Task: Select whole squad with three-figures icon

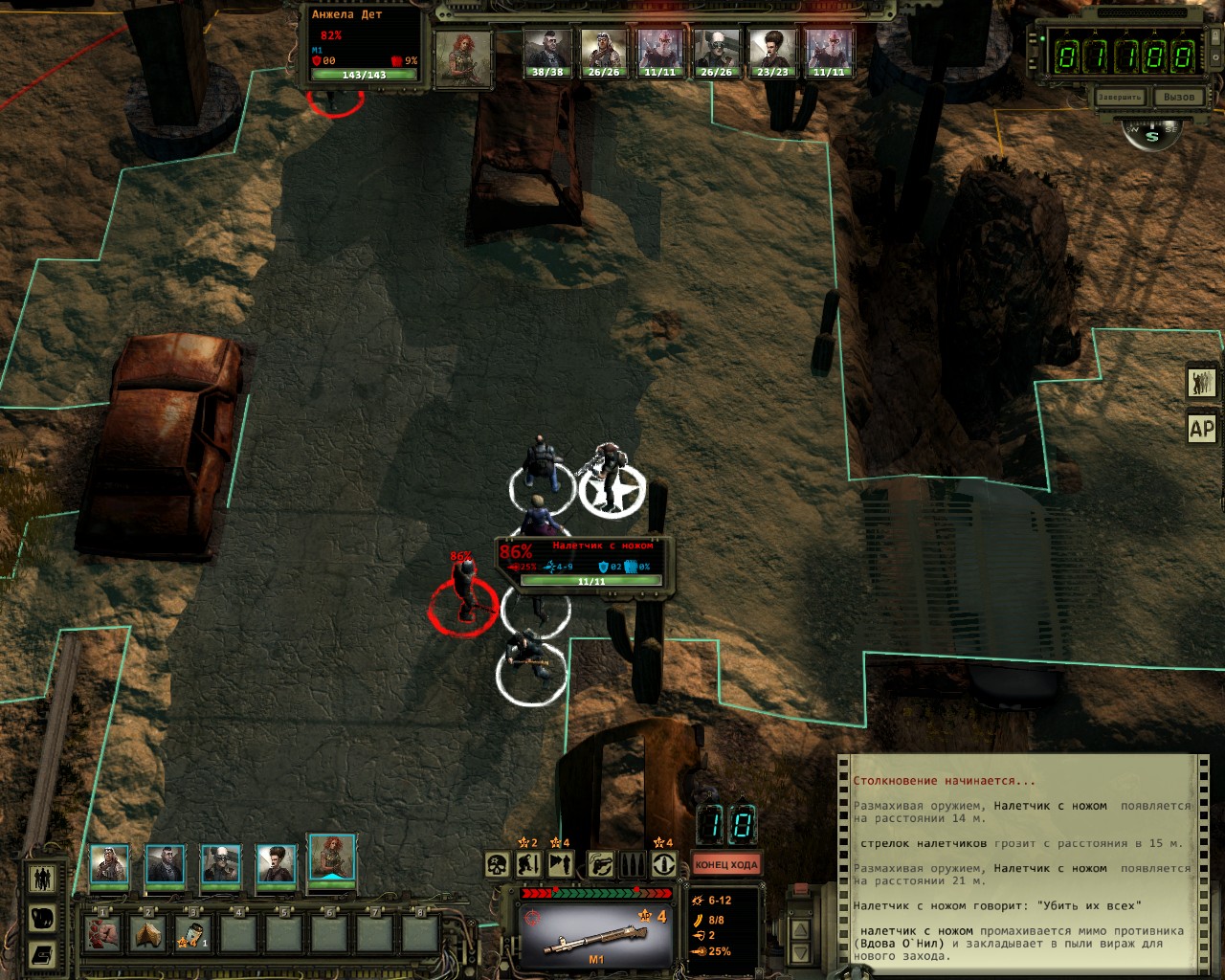Action: click(x=42, y=878)
